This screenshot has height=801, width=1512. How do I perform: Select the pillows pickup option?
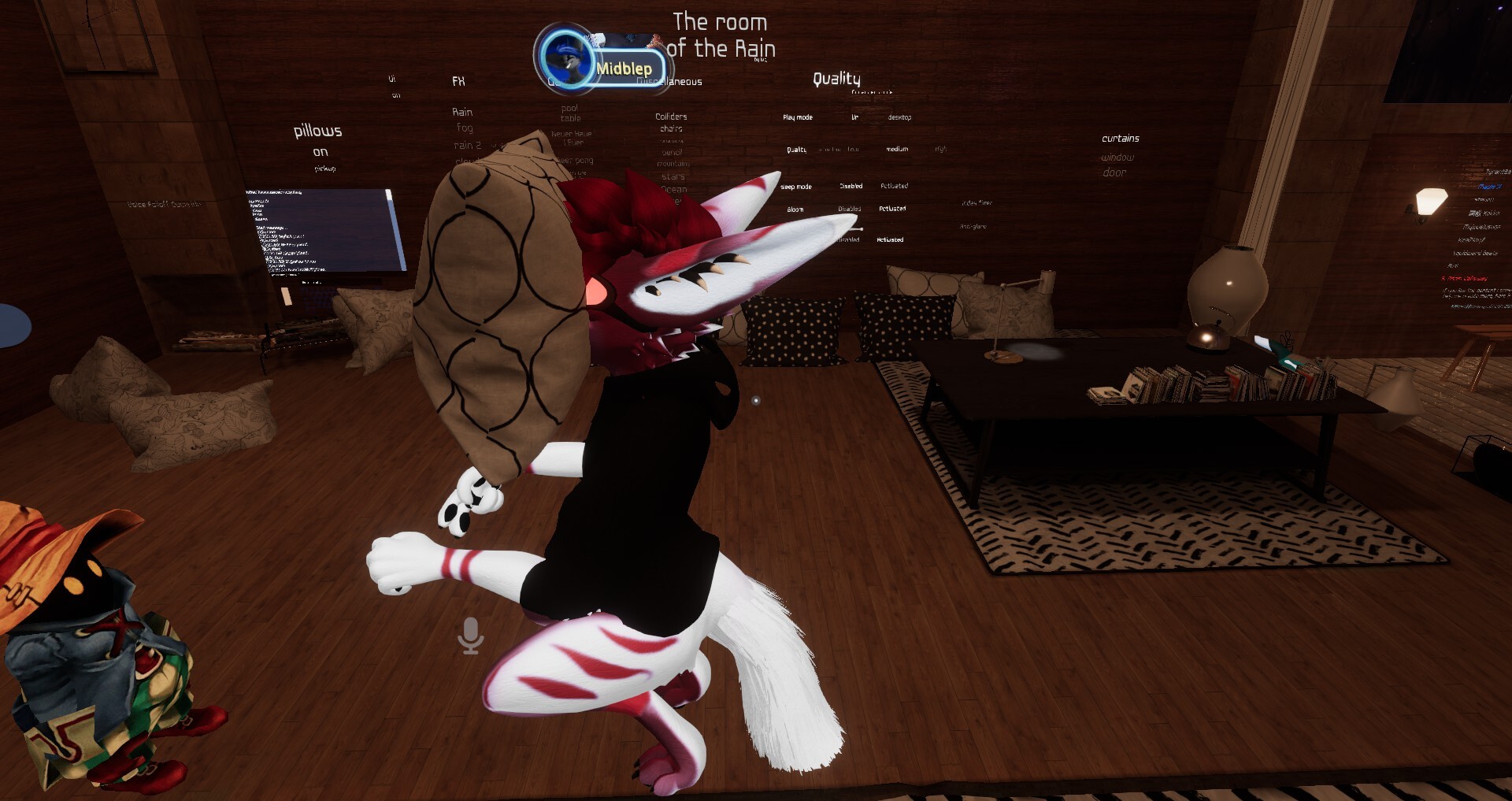point(324,169)
